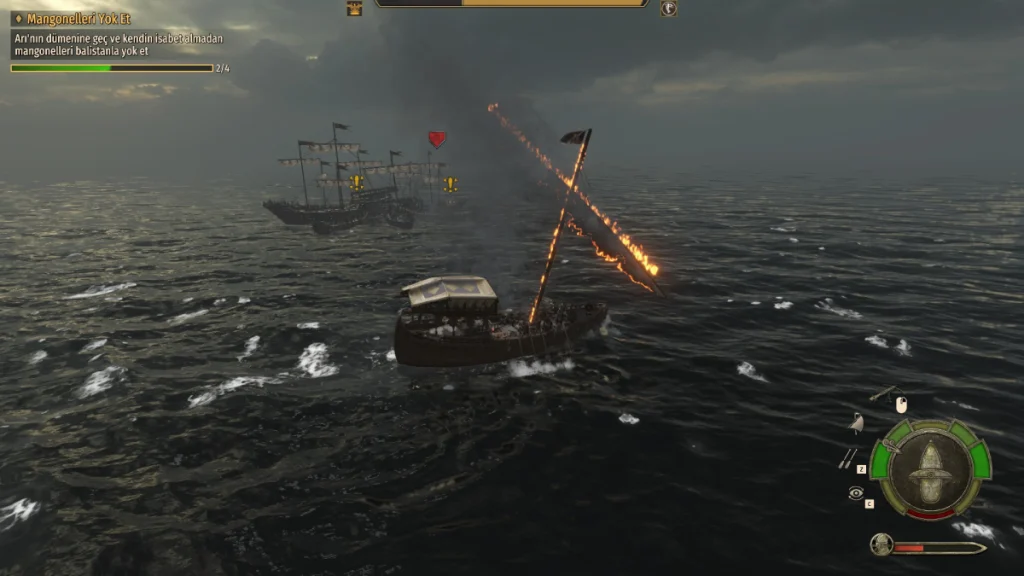Click the round shield emblem beside the top bar
Viewport: 1024px width, 576px height.
tap(668, 8)
